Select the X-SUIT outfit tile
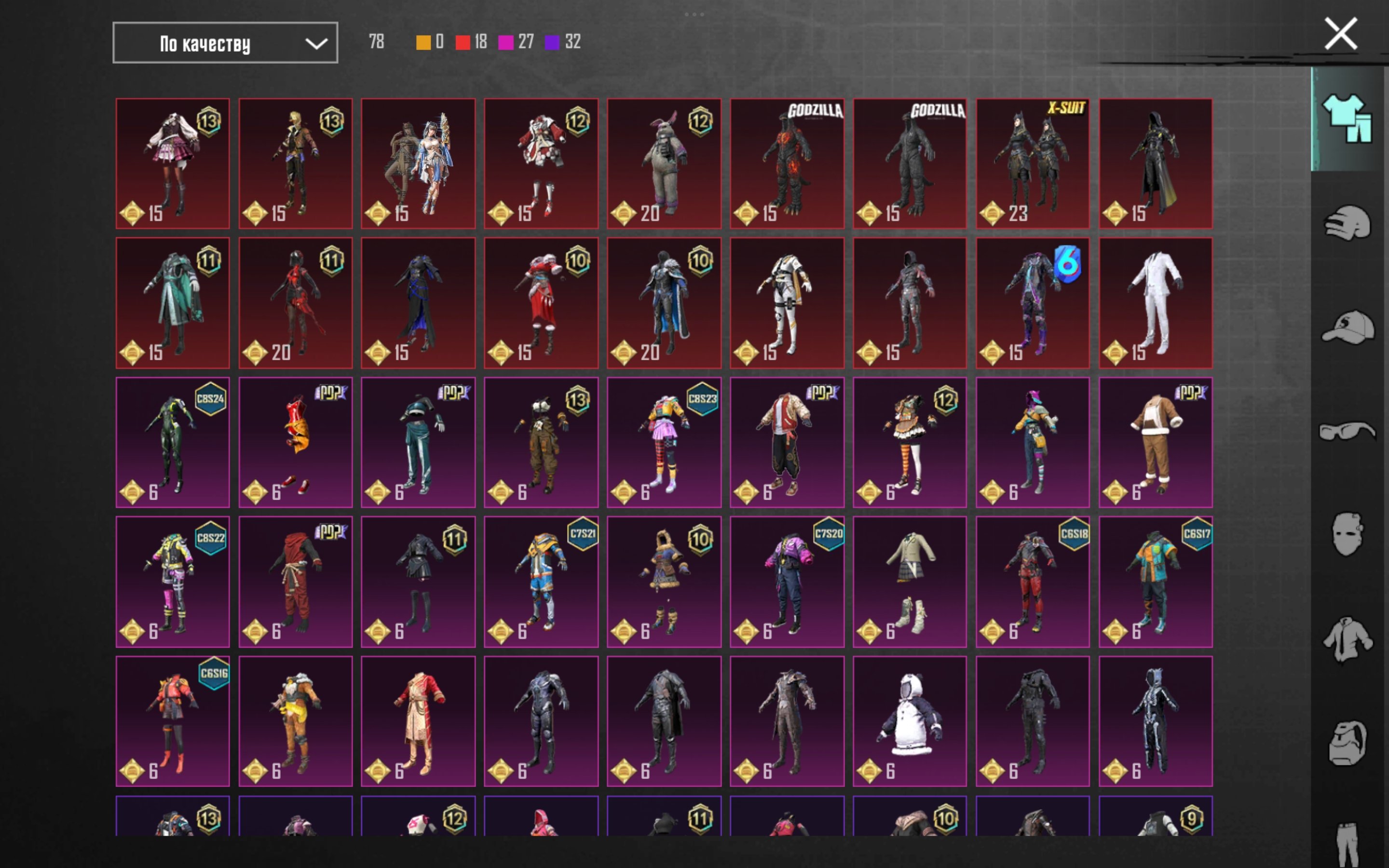Viewport: 1389px width, 868px height. [x=1033, y=163]
